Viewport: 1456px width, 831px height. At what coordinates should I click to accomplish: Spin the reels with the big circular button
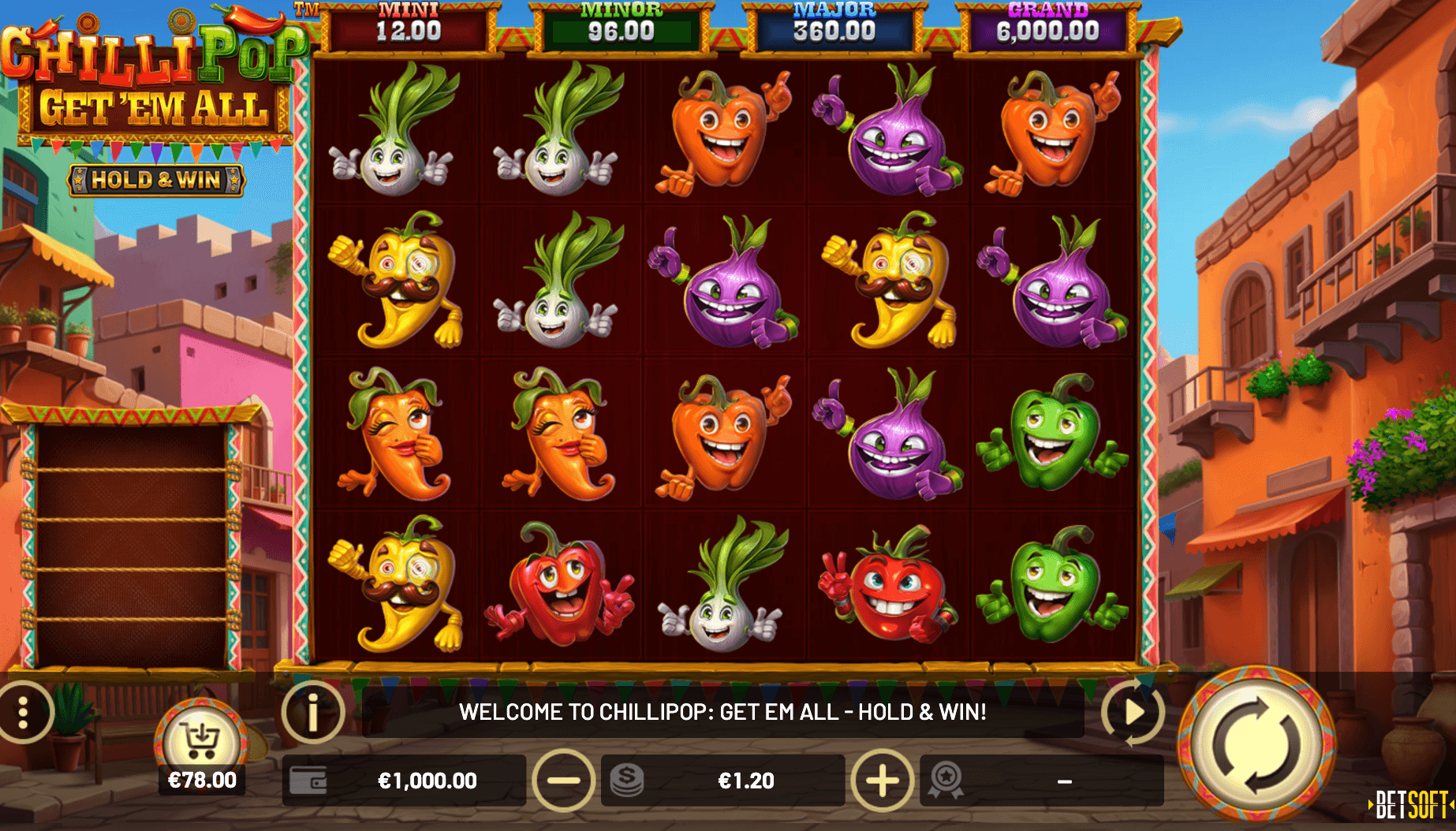click(1256, 743)
